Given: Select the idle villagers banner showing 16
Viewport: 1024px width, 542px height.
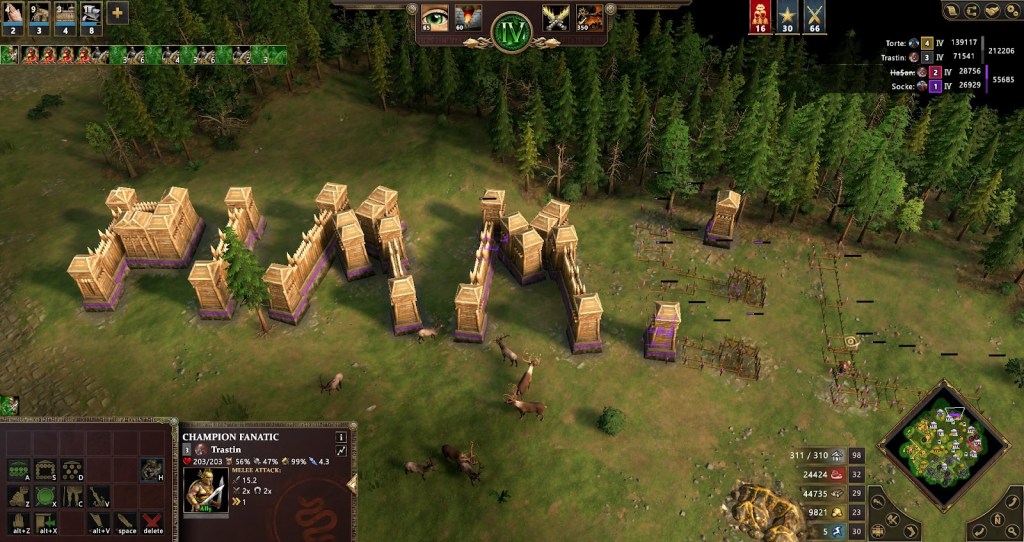Looking at the screenshot, I should point(761,17).
